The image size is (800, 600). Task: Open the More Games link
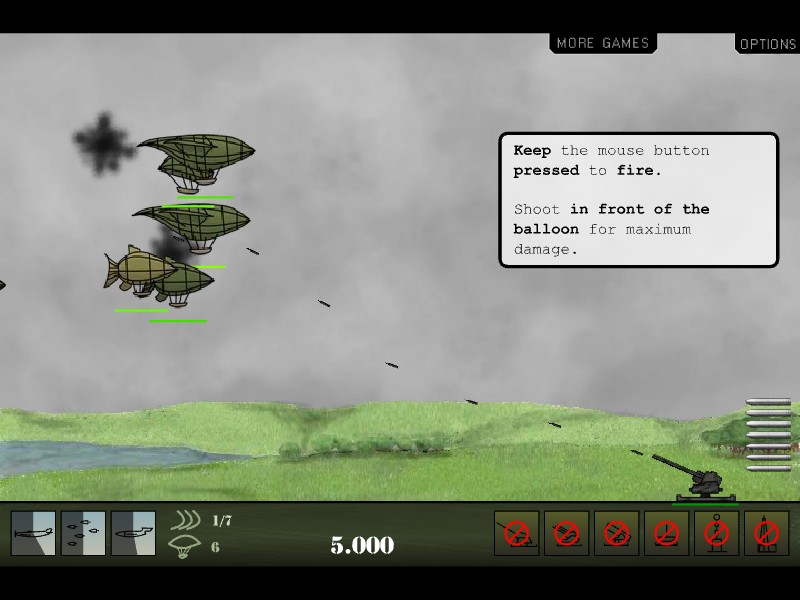point(603,43)
